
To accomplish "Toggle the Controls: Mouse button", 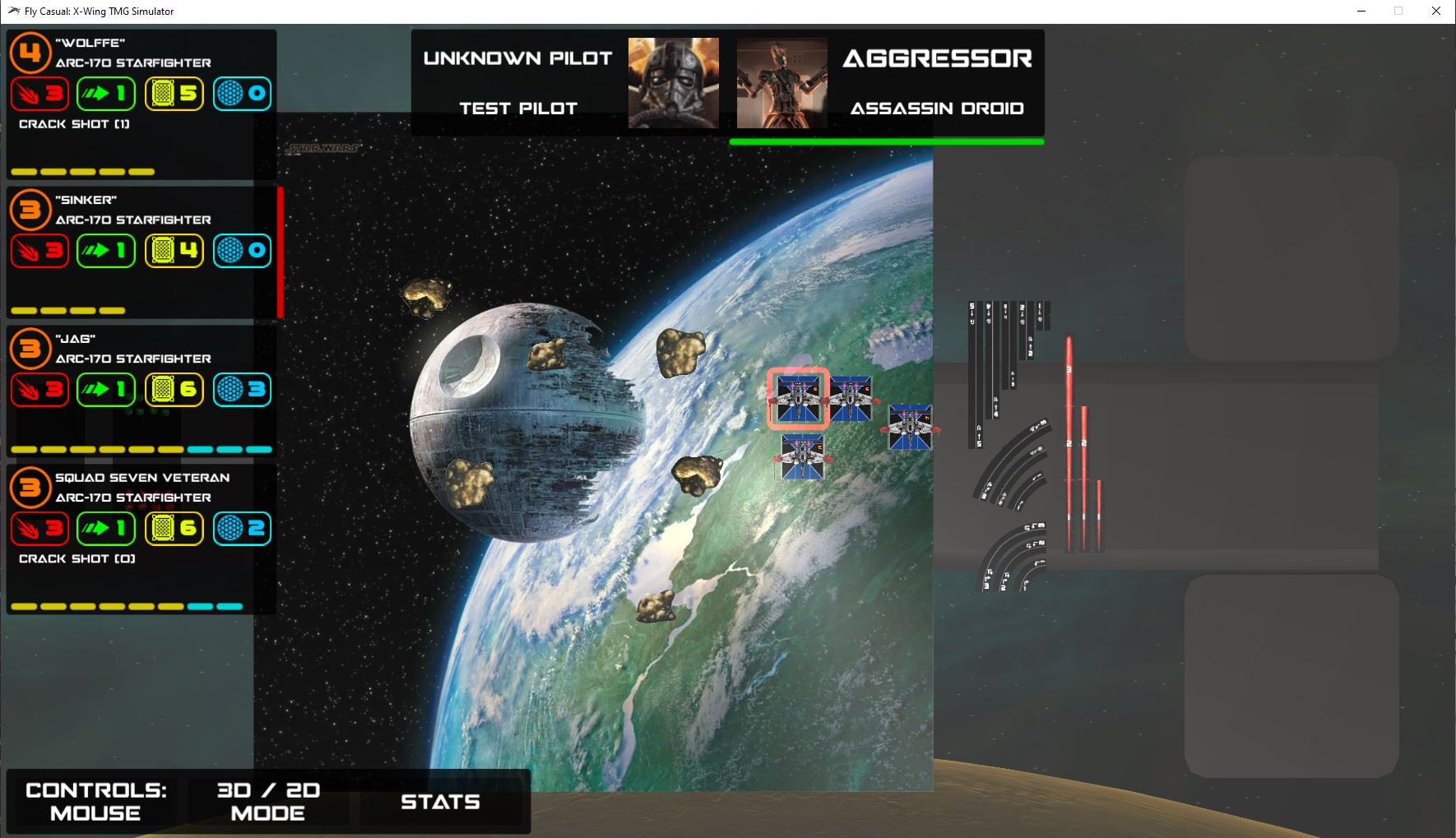I will coord(95,801).
